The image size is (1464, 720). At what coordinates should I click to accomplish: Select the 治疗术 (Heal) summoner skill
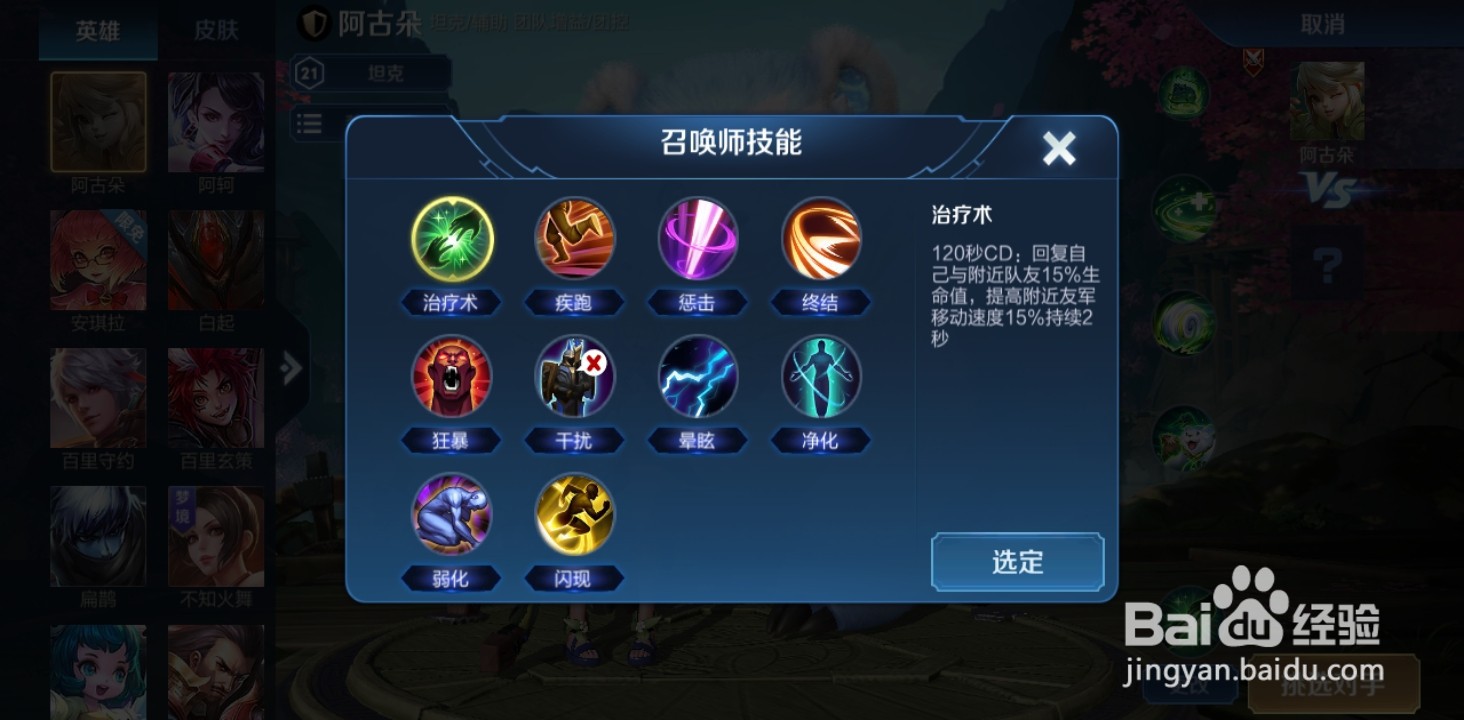click(450, 238)
